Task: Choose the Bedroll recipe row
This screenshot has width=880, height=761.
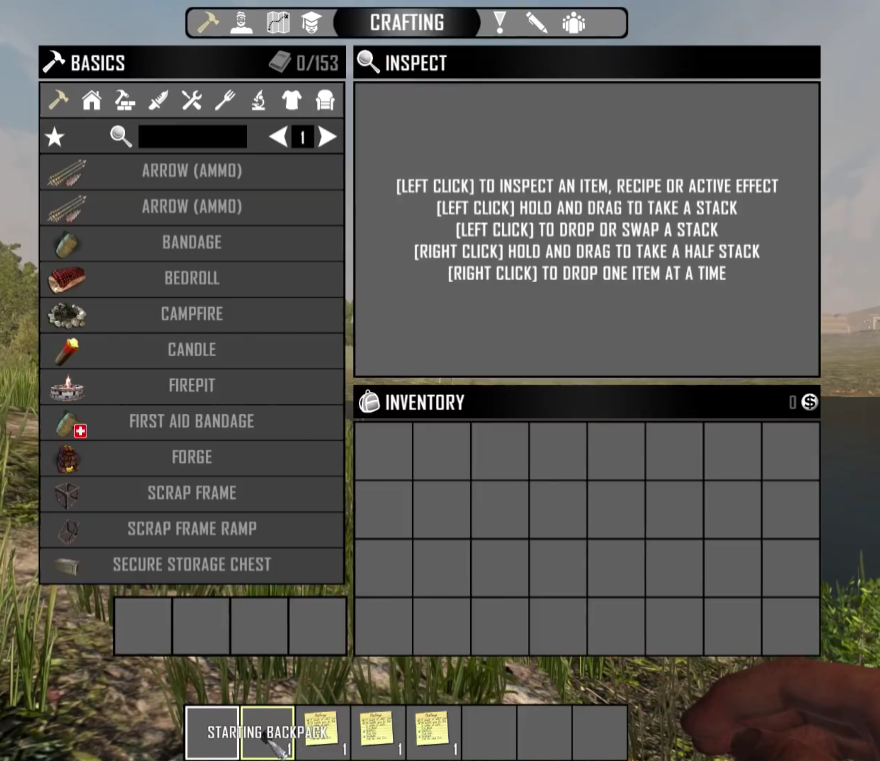Action: [191, 278]
